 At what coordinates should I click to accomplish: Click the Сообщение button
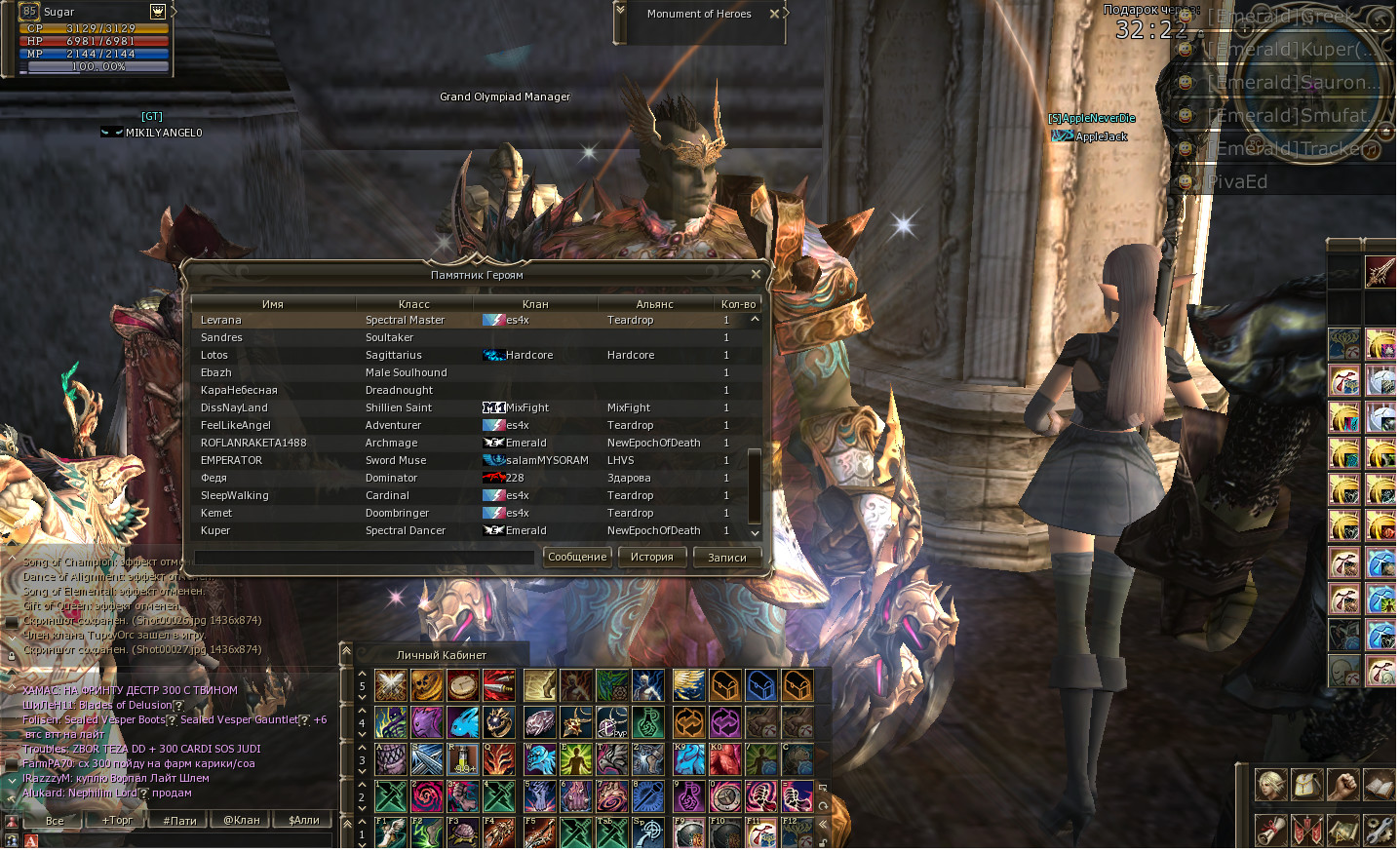(x=577, y=557)
